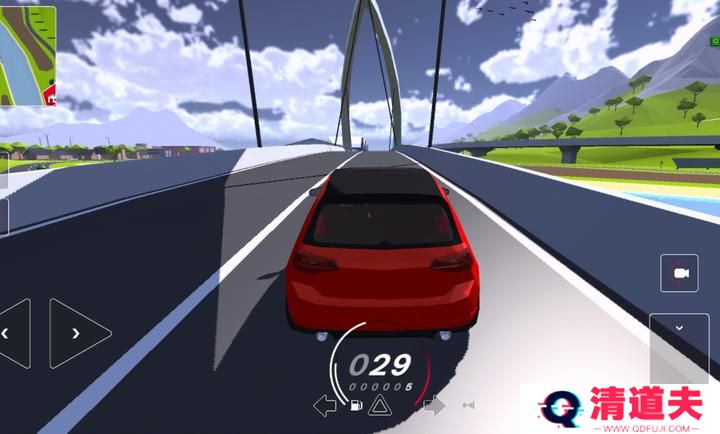
Task: Toggle the hazard warning triangle lights
Action: [x=379, y=405]
